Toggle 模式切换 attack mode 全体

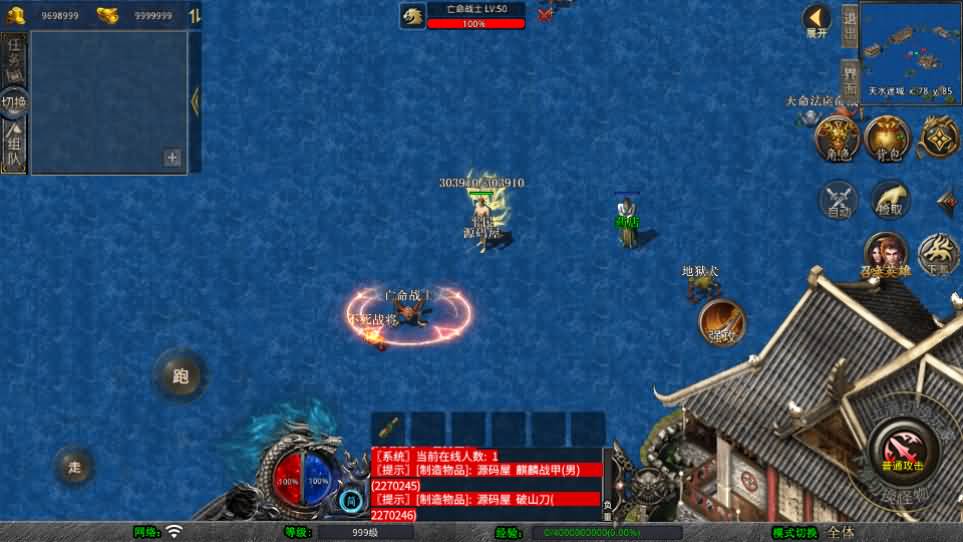841,533
